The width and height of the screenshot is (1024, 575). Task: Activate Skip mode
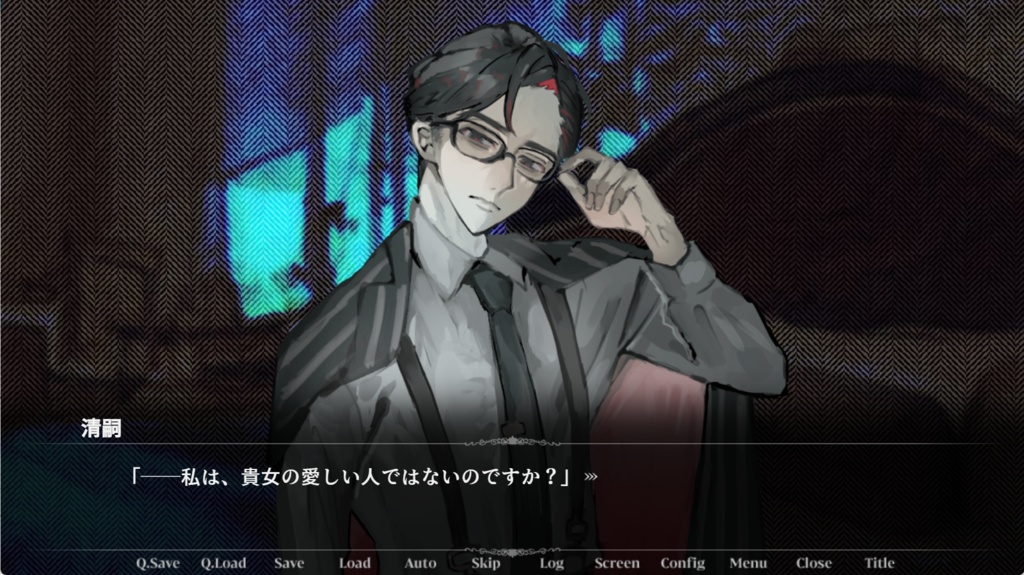pyautogui.click(x=485, y=563)
